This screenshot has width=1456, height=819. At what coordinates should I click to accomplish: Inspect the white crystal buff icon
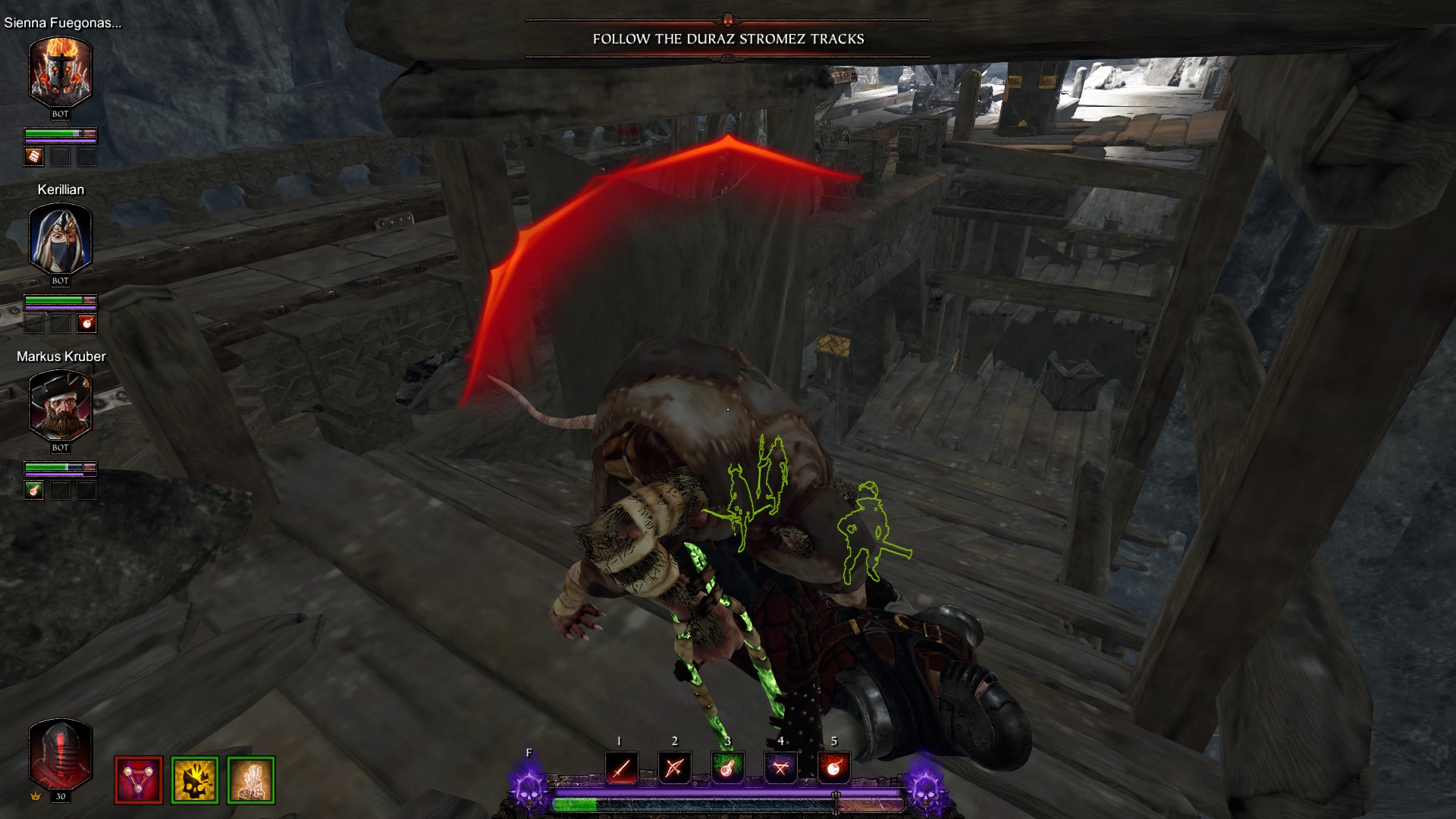(251, 780)
